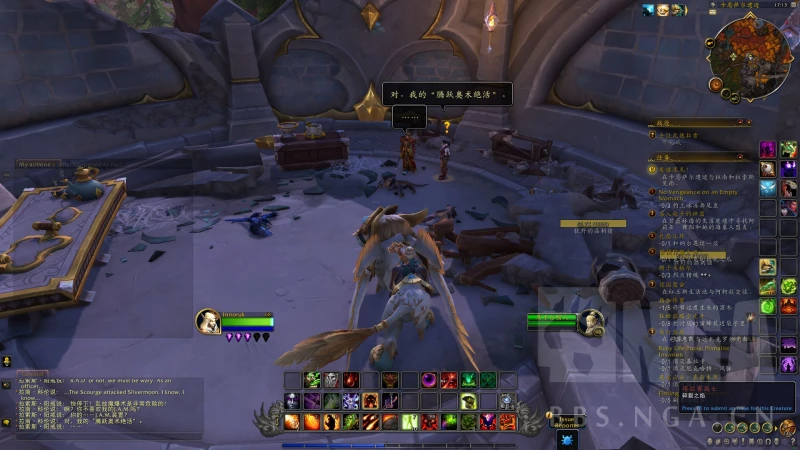Select the player portrait frame
800x450 pixels.
point(208,321)
